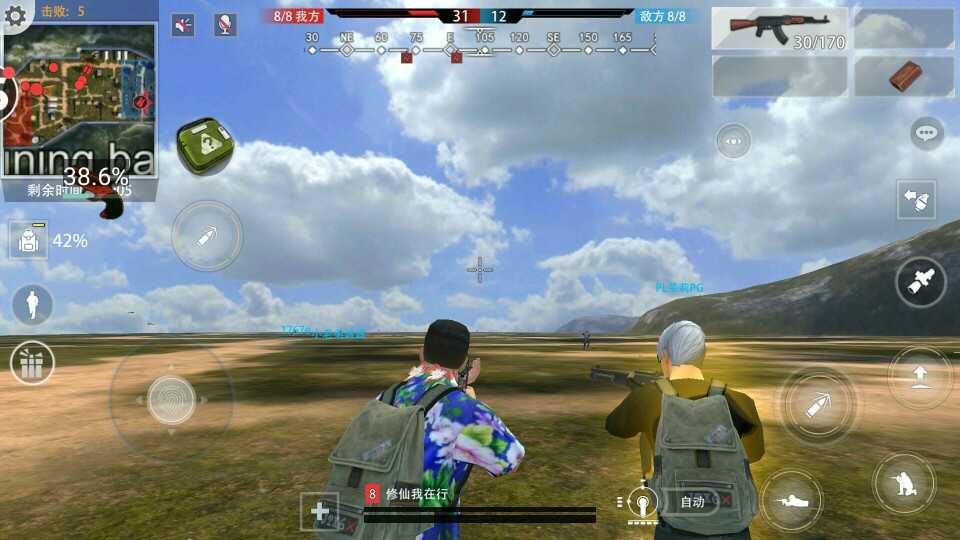
Task: Fire with the right bullet button
Action: (x=818, y=406)
